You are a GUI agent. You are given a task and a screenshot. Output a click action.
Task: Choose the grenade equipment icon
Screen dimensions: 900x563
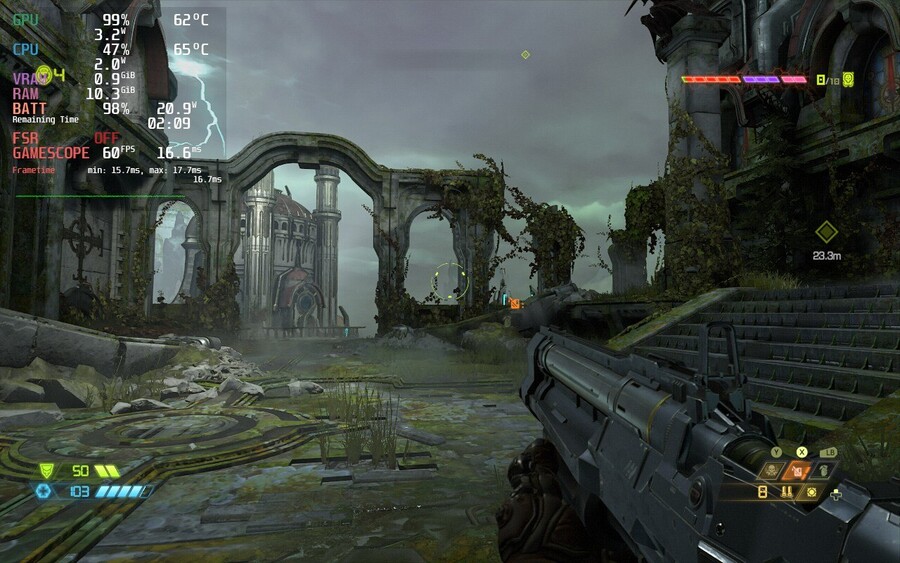pyautogui.click(x=823, y=470)
